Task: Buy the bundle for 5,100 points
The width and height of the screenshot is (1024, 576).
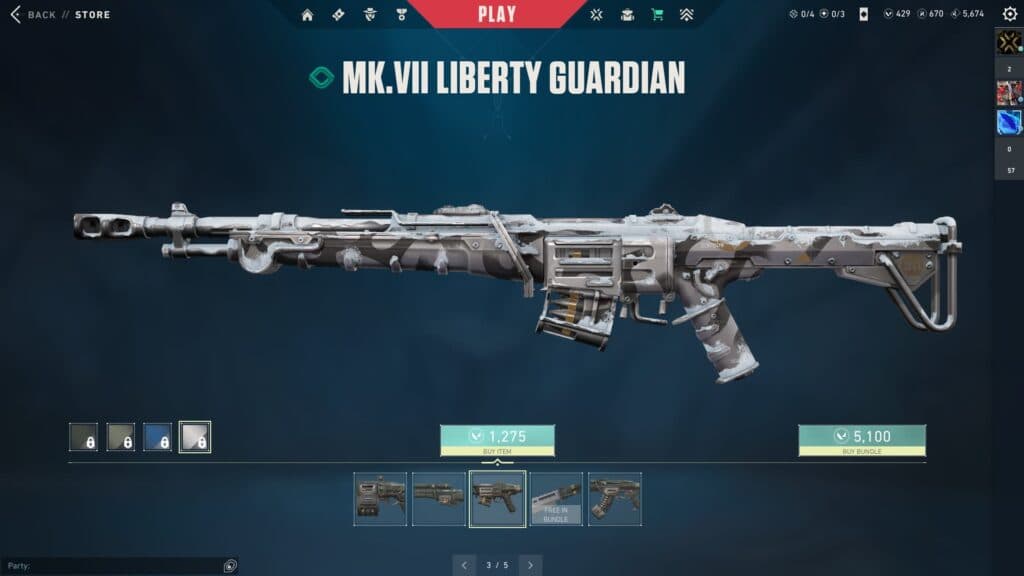Action: (861, 440)
